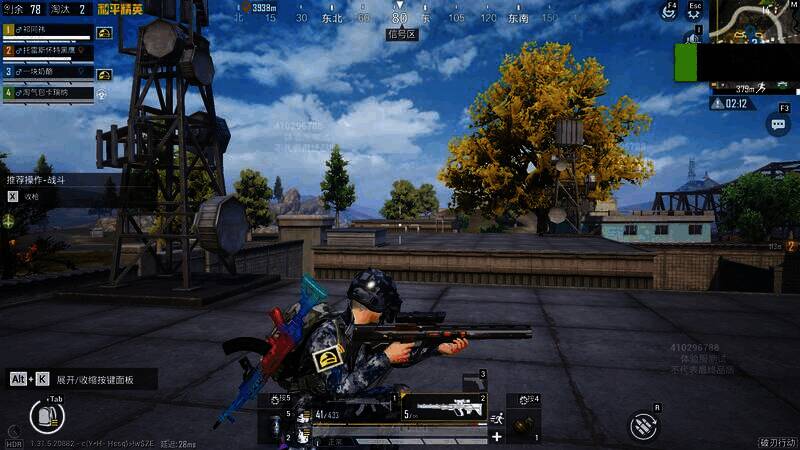Select teammate 1 in squad list
Image resolution: width=800 pixels, height=450 pixels.
45,30
